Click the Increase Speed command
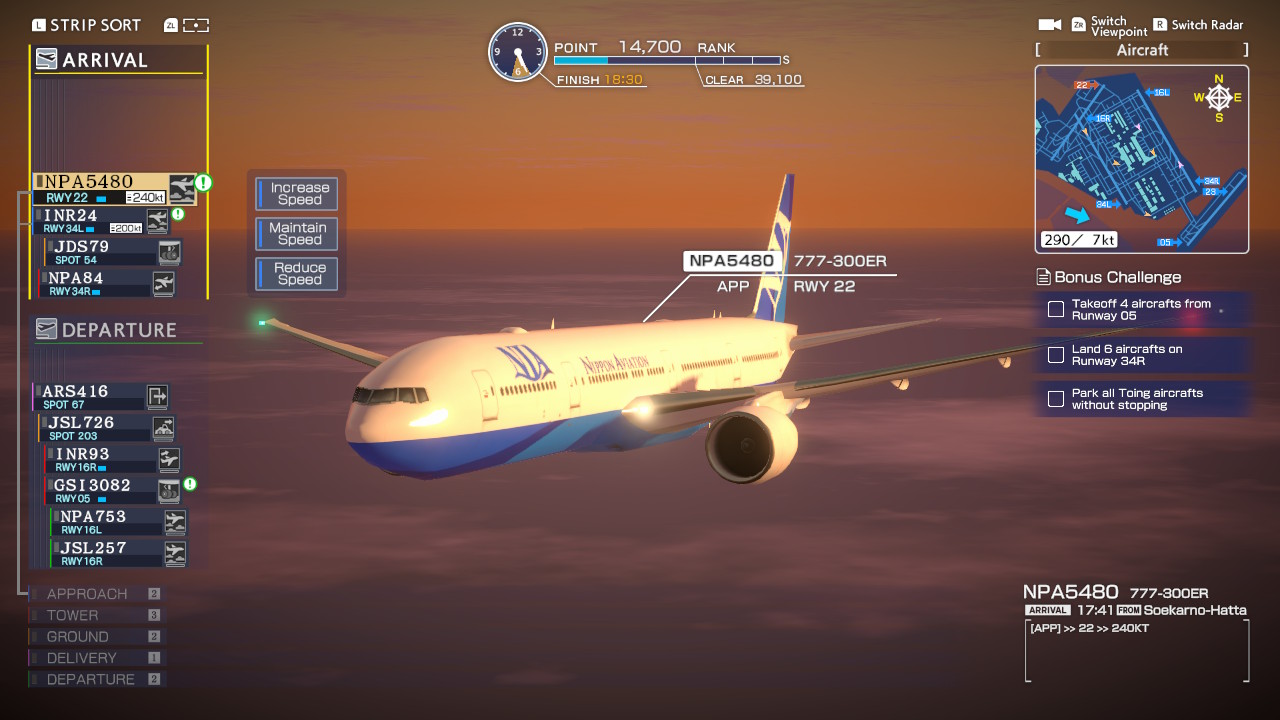 click(x=296, y=193)
